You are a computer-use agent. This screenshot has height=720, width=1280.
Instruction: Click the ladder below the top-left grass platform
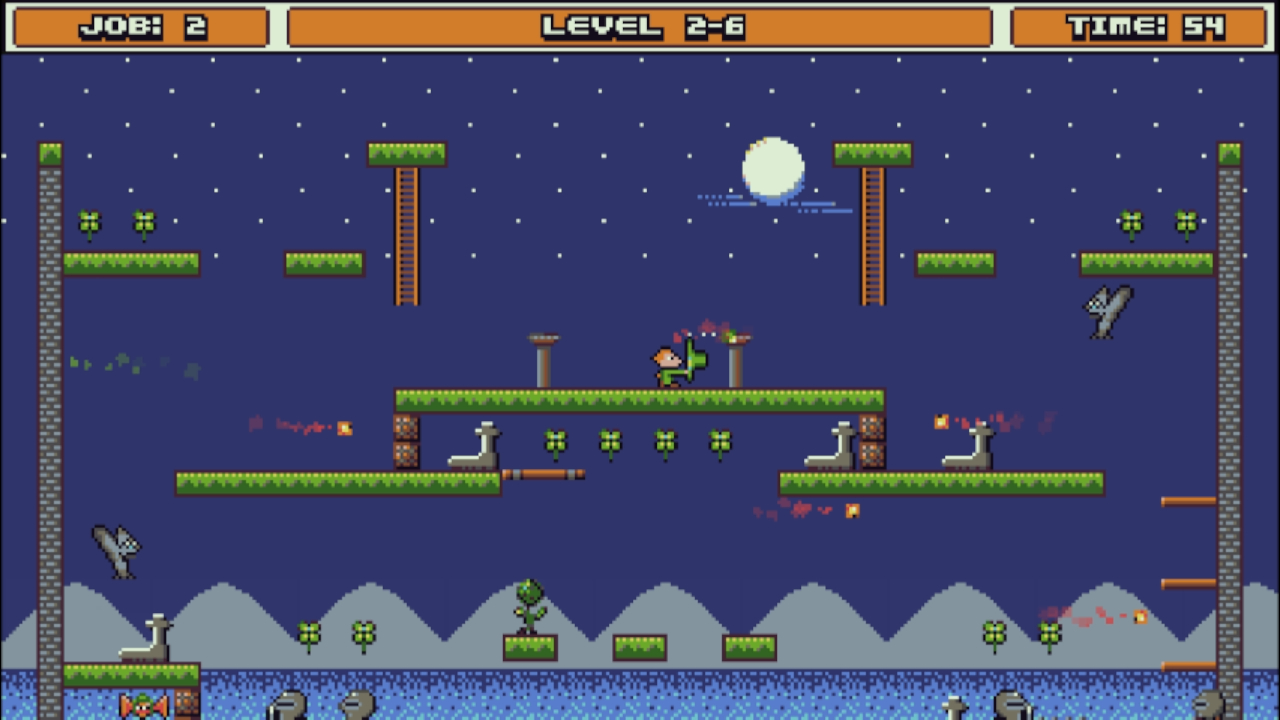point(406,235)
